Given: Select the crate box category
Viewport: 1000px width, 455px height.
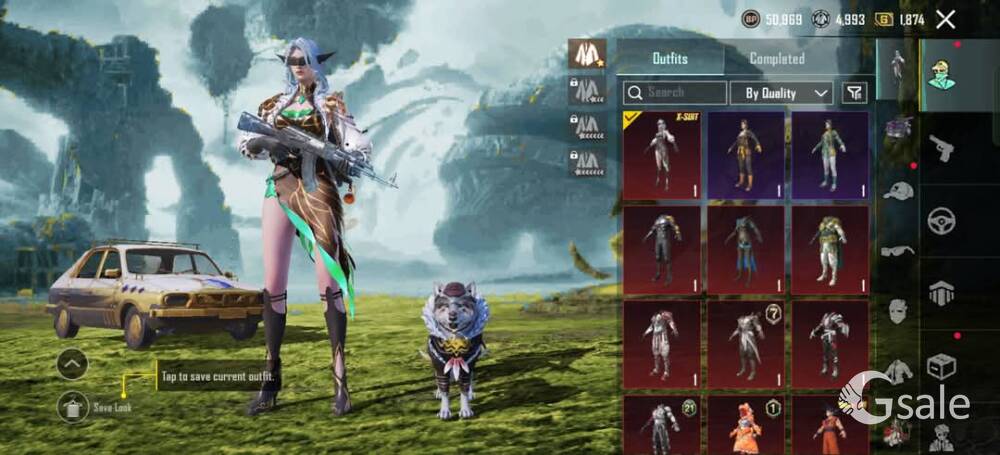Looking at the screenshot, I should (941, 366).
